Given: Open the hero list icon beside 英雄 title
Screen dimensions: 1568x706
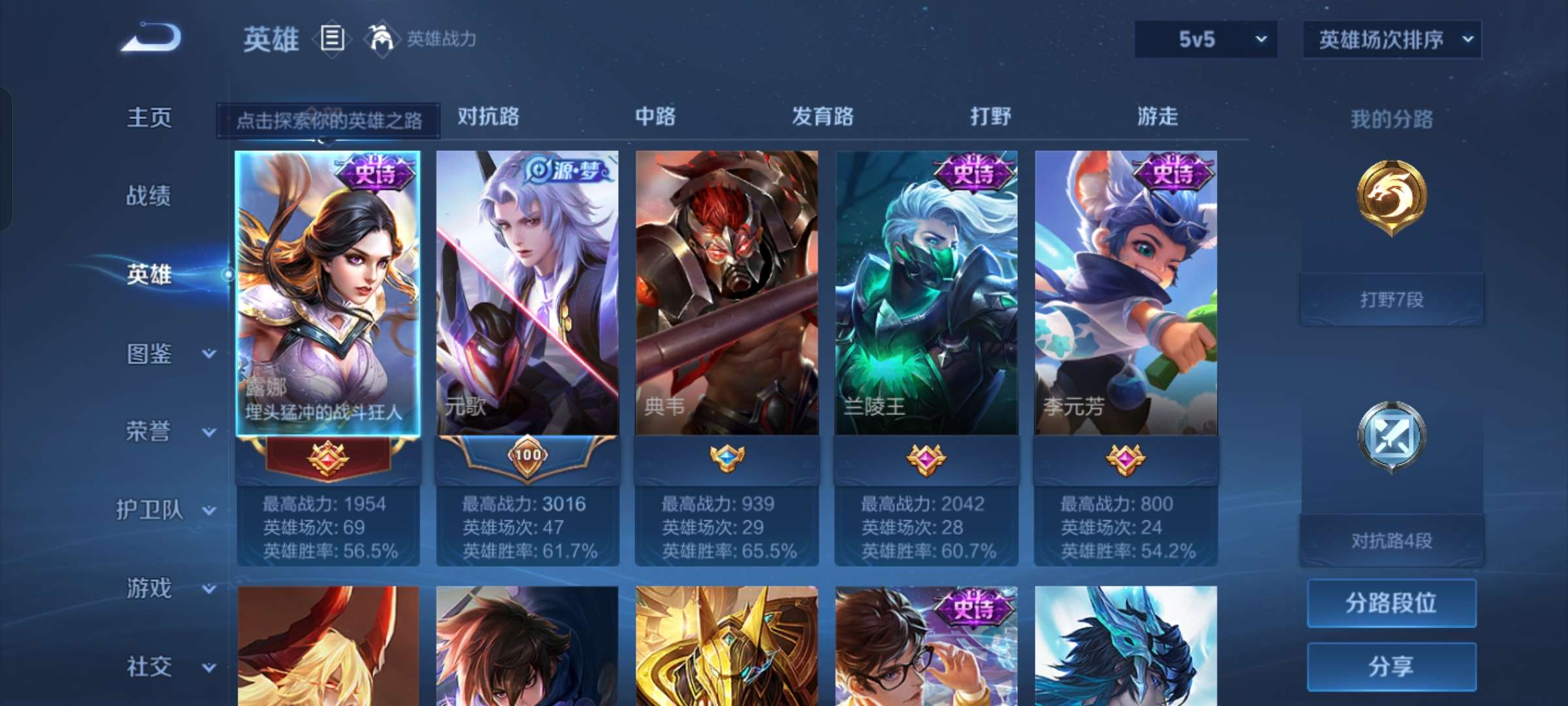Looking at the screenshot, I should pos(332,39).
